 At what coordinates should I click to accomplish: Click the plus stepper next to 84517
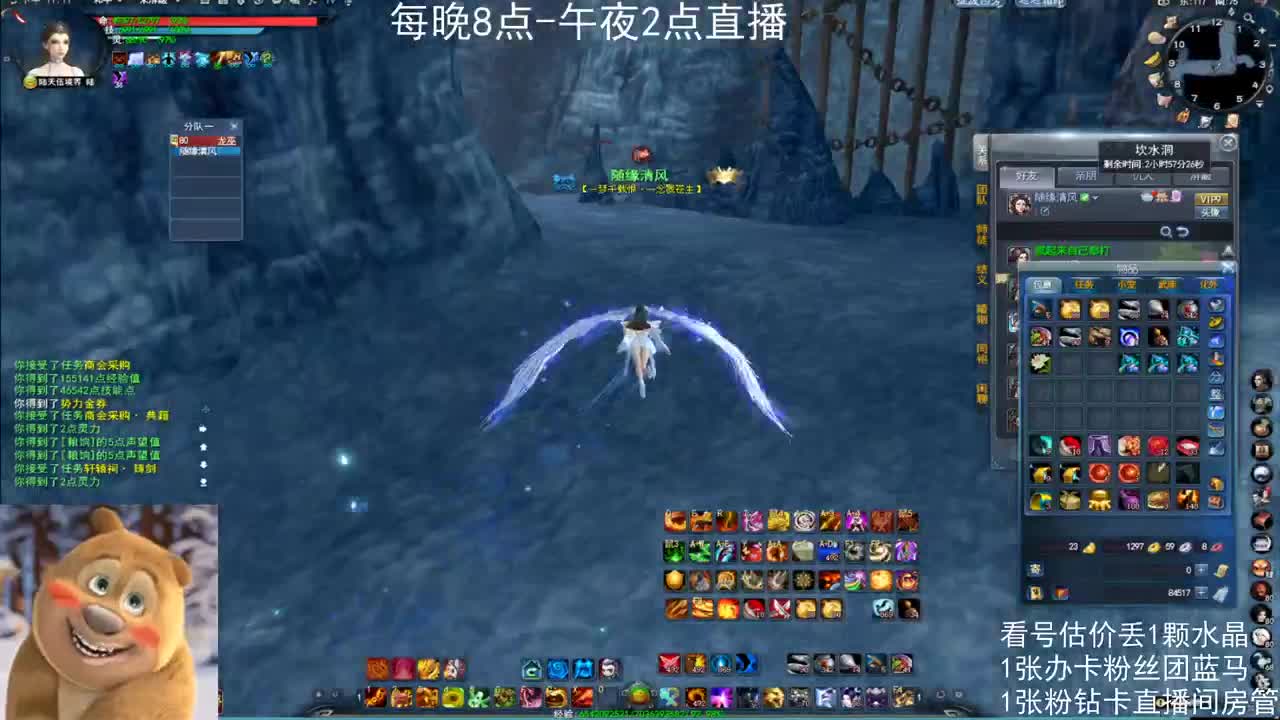[1201, 591]
